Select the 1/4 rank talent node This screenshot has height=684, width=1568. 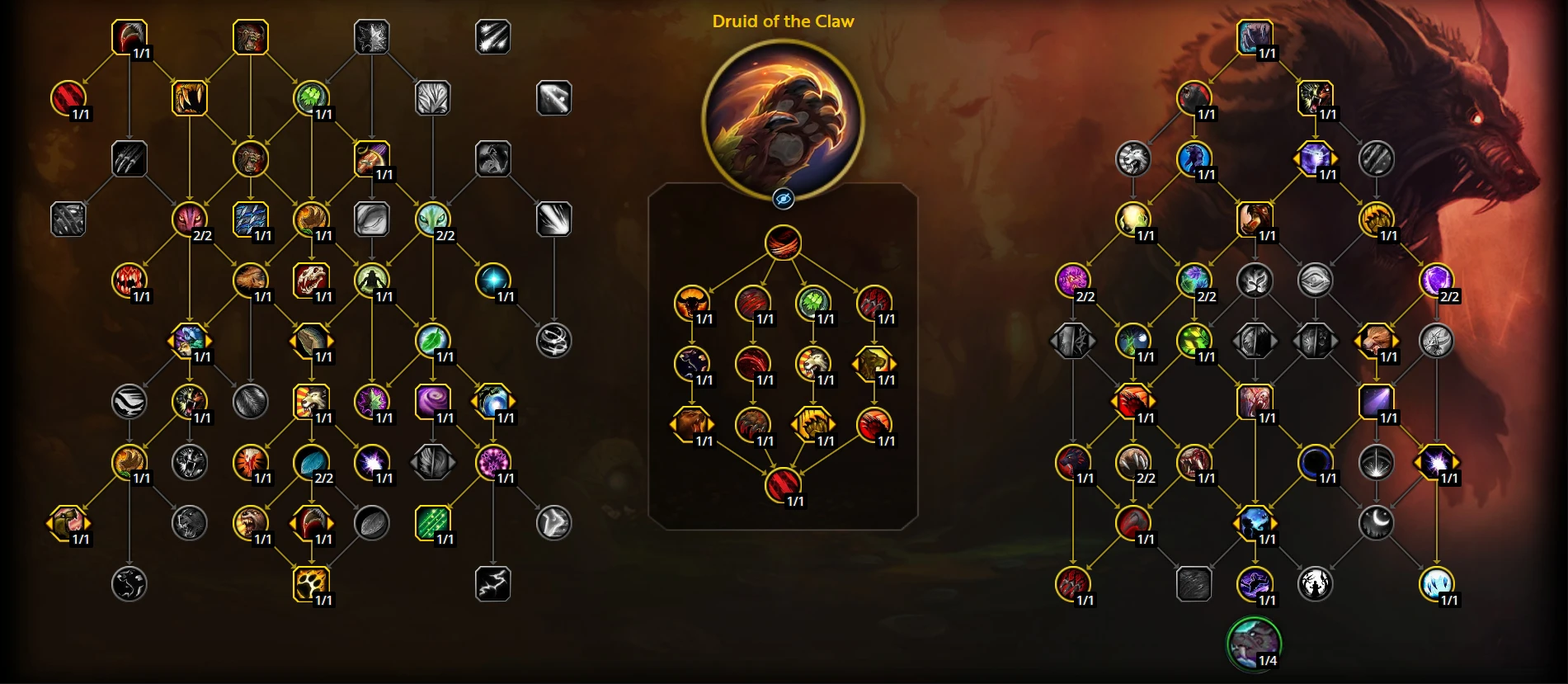[x=1254, y=644]
